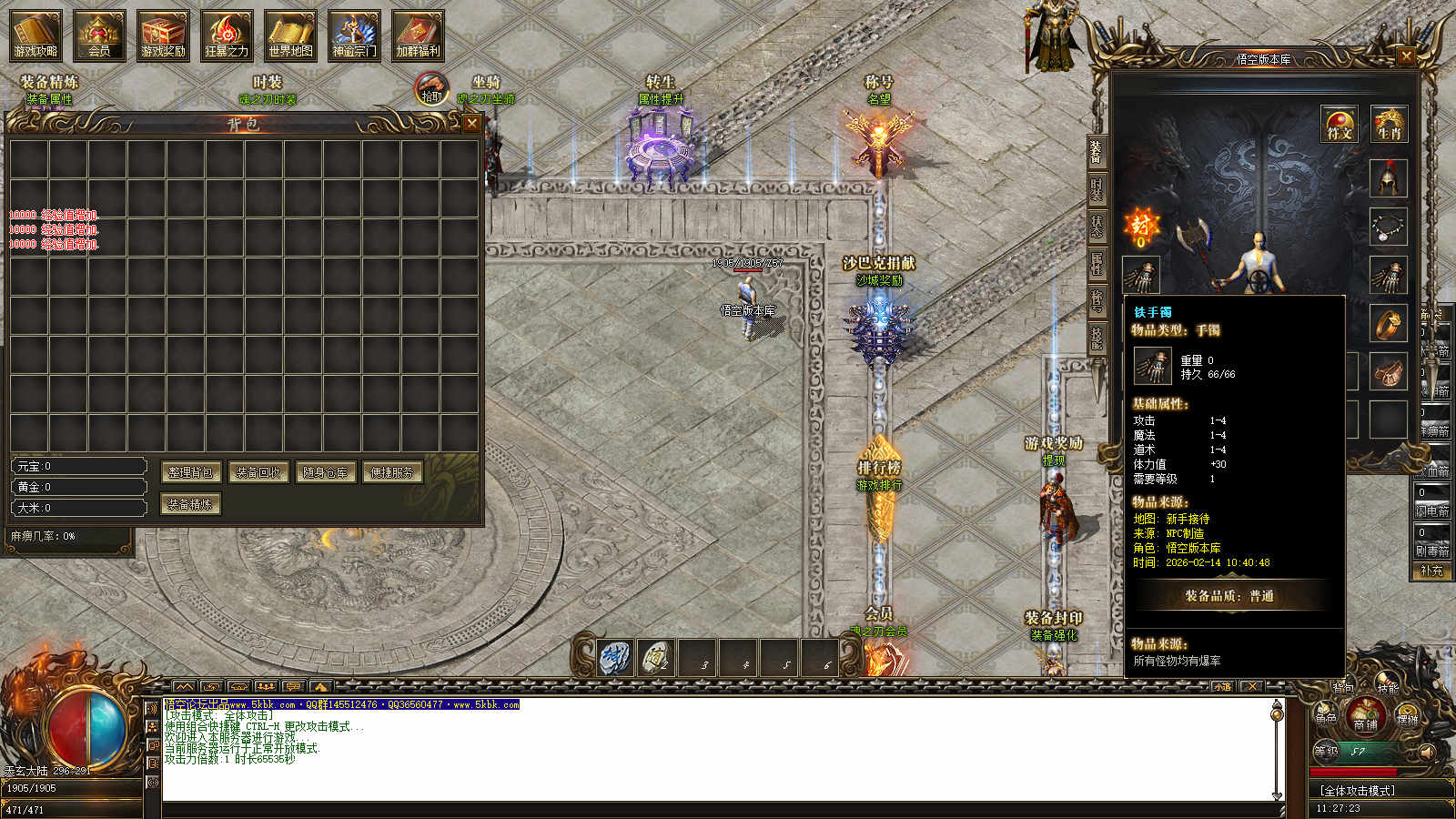Click the 整理背包 sort bag button
The height and width of the screenshot is (819, 1456).
(191, 472)
